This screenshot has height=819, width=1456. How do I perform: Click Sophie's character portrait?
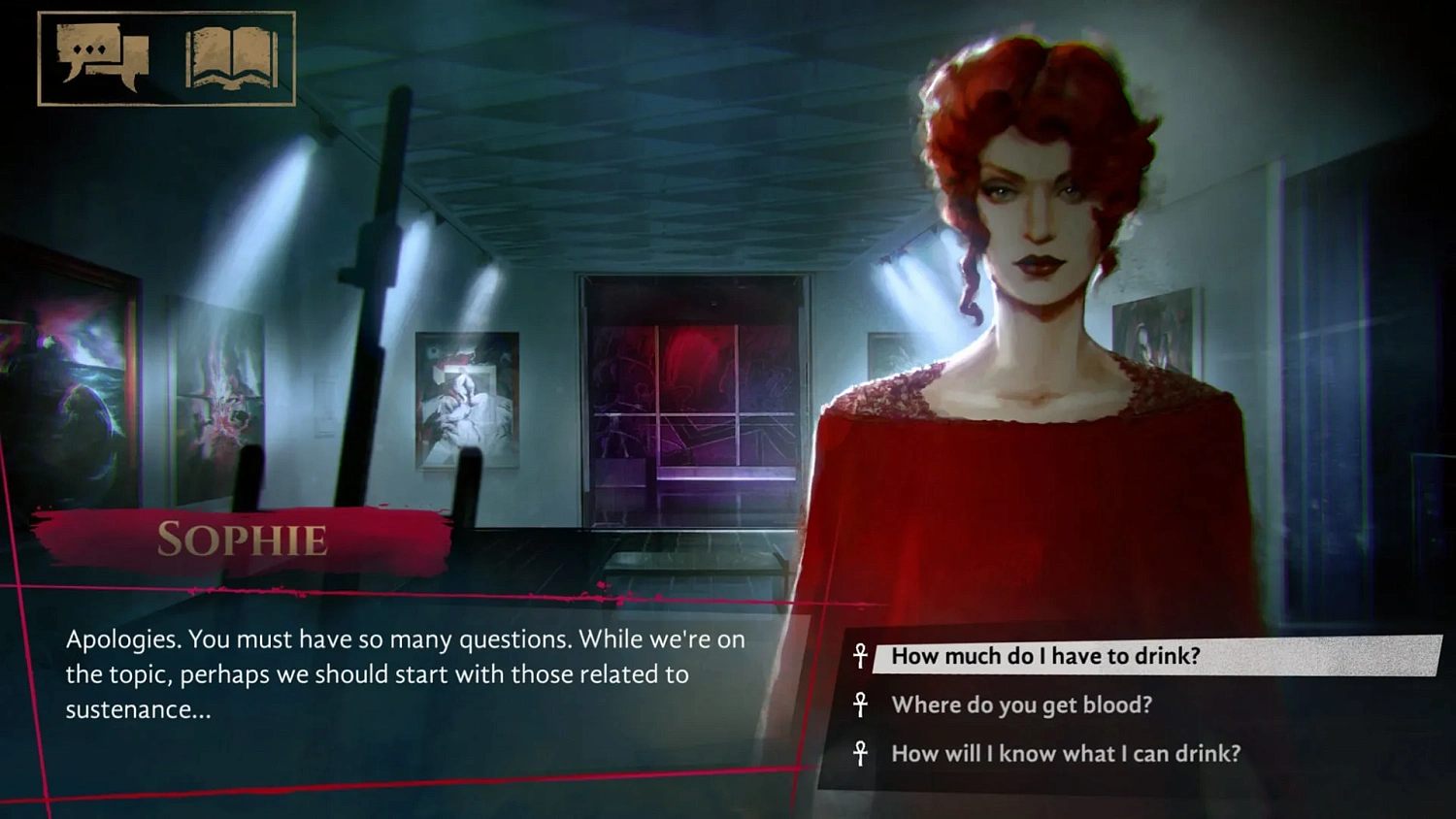[x=1029, y=291]
